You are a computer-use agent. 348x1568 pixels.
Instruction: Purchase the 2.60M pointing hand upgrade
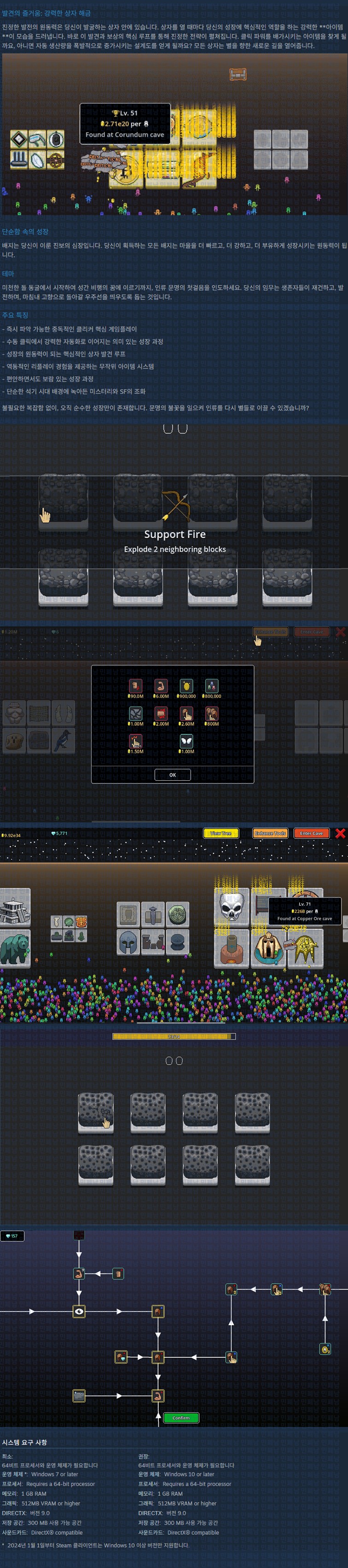click(186, 713)
